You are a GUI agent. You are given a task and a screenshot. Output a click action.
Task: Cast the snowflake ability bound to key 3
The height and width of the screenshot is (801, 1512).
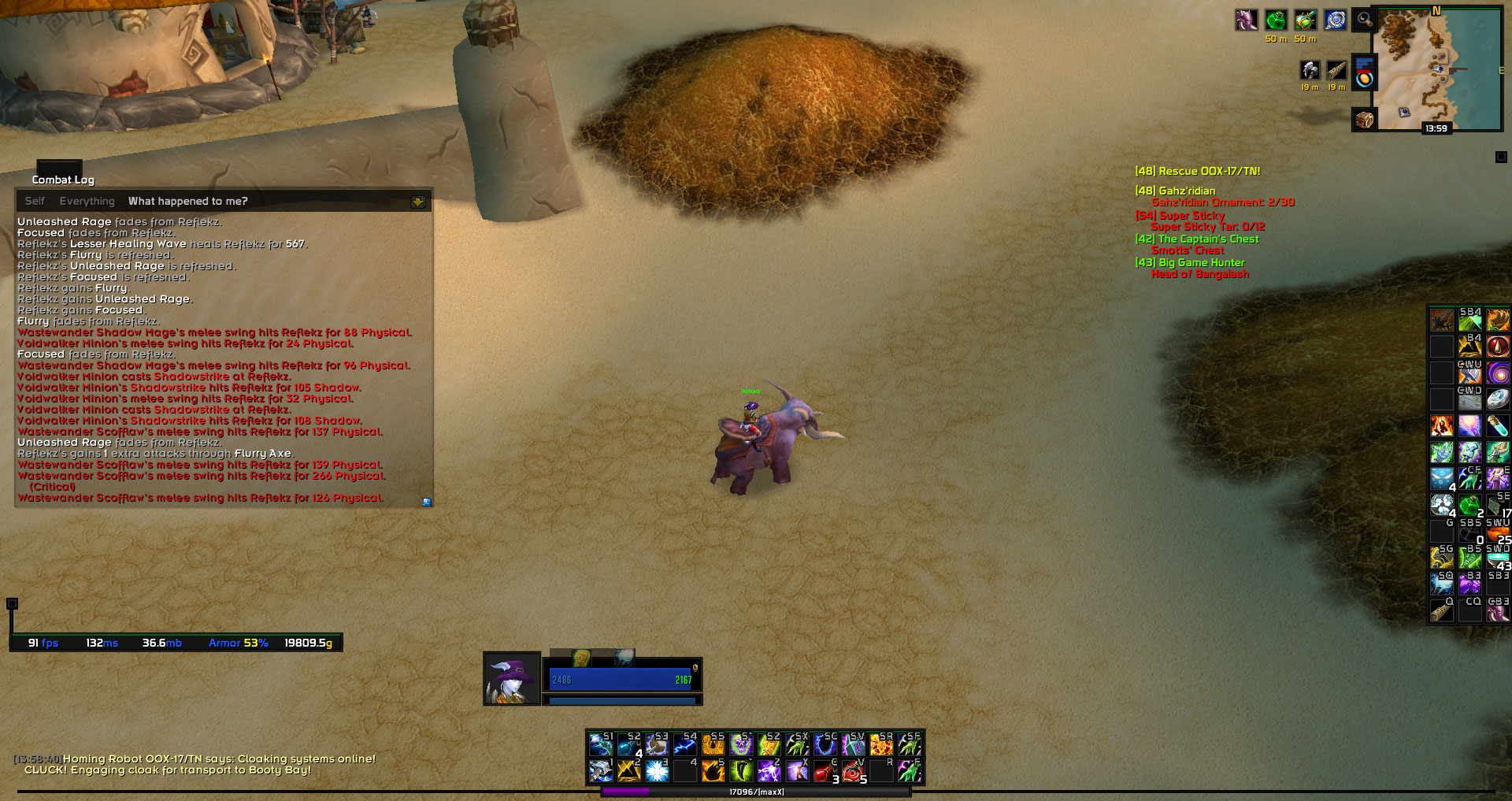[x=658, y=771]
